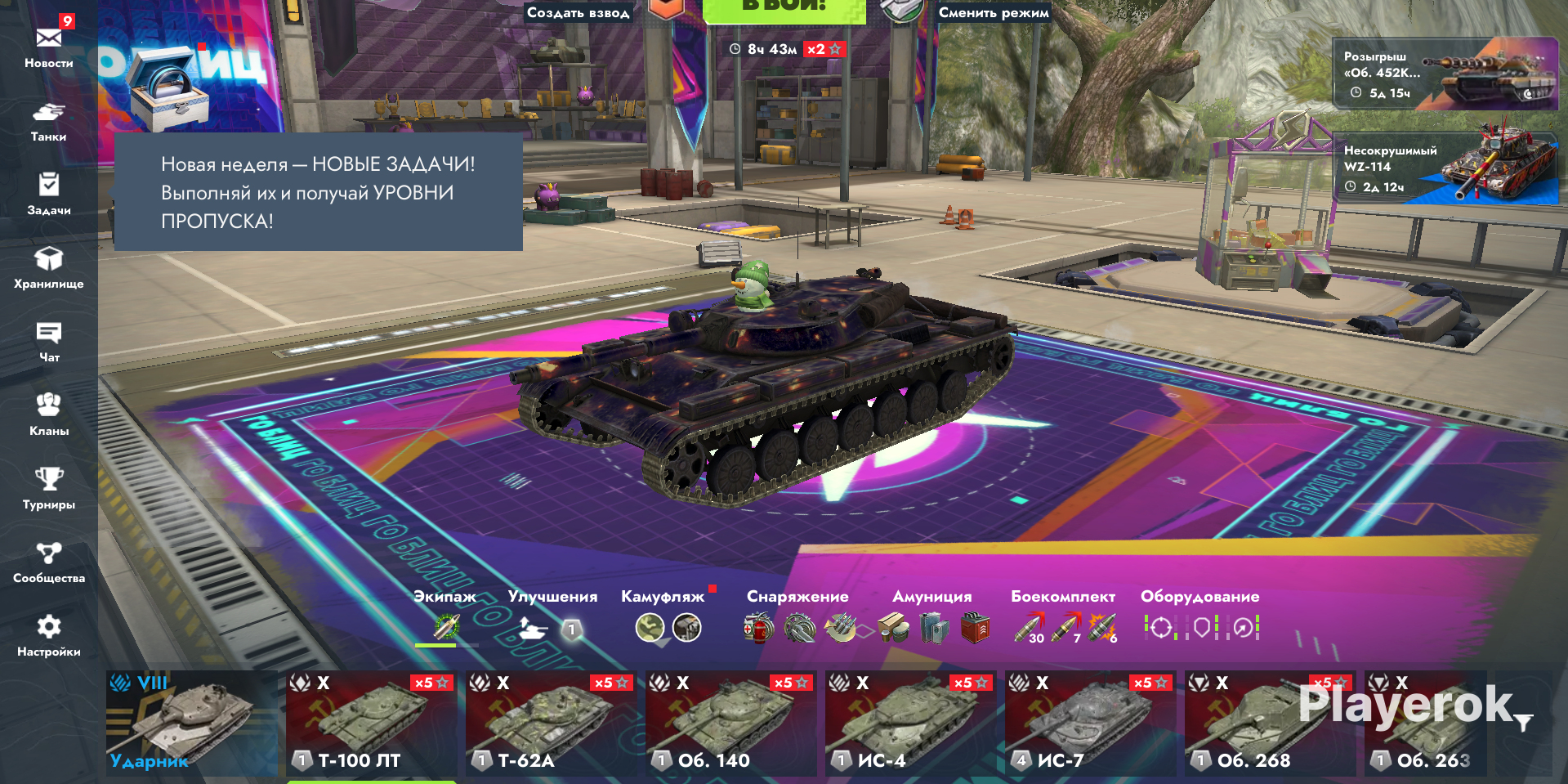
Task: Open the Несокрушимый WZ-114 offer banner
Action: click(x=1445, y=168)
